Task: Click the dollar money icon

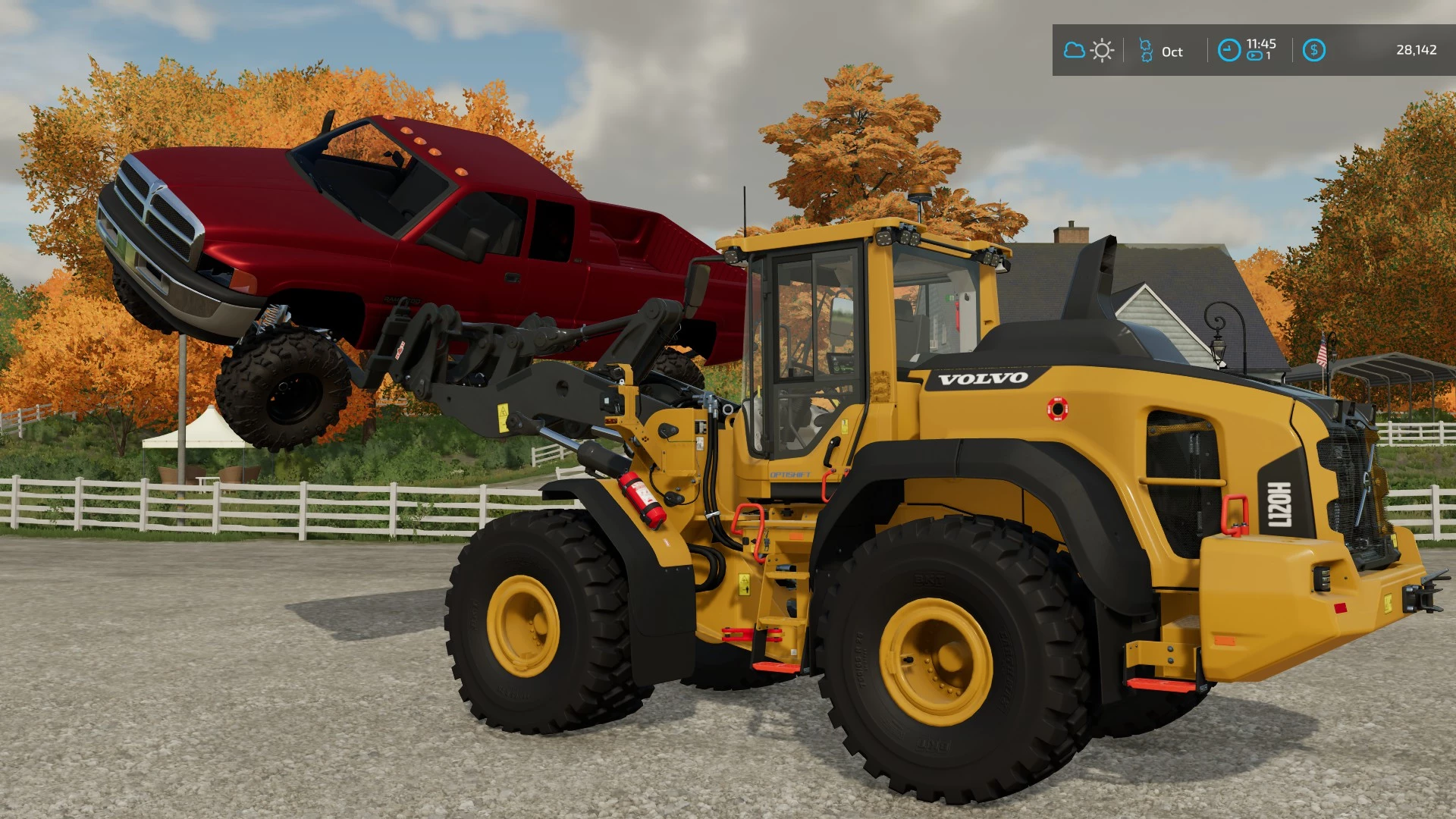Action: [1313, 51]
